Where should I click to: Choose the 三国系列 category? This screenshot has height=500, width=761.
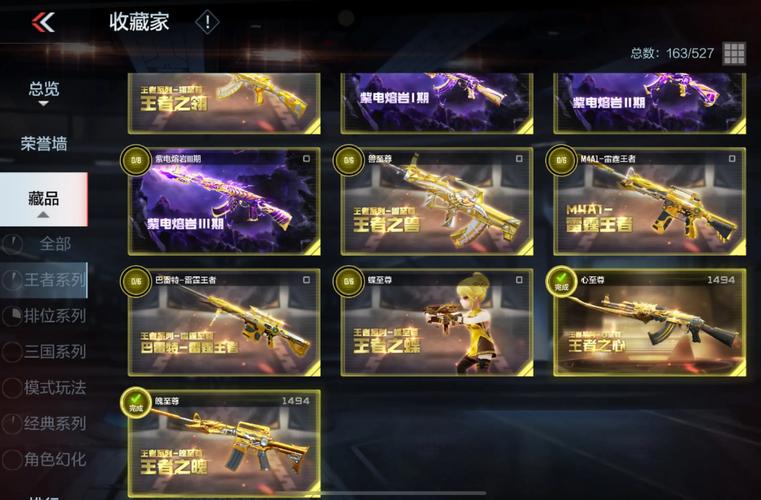(55, 352)
